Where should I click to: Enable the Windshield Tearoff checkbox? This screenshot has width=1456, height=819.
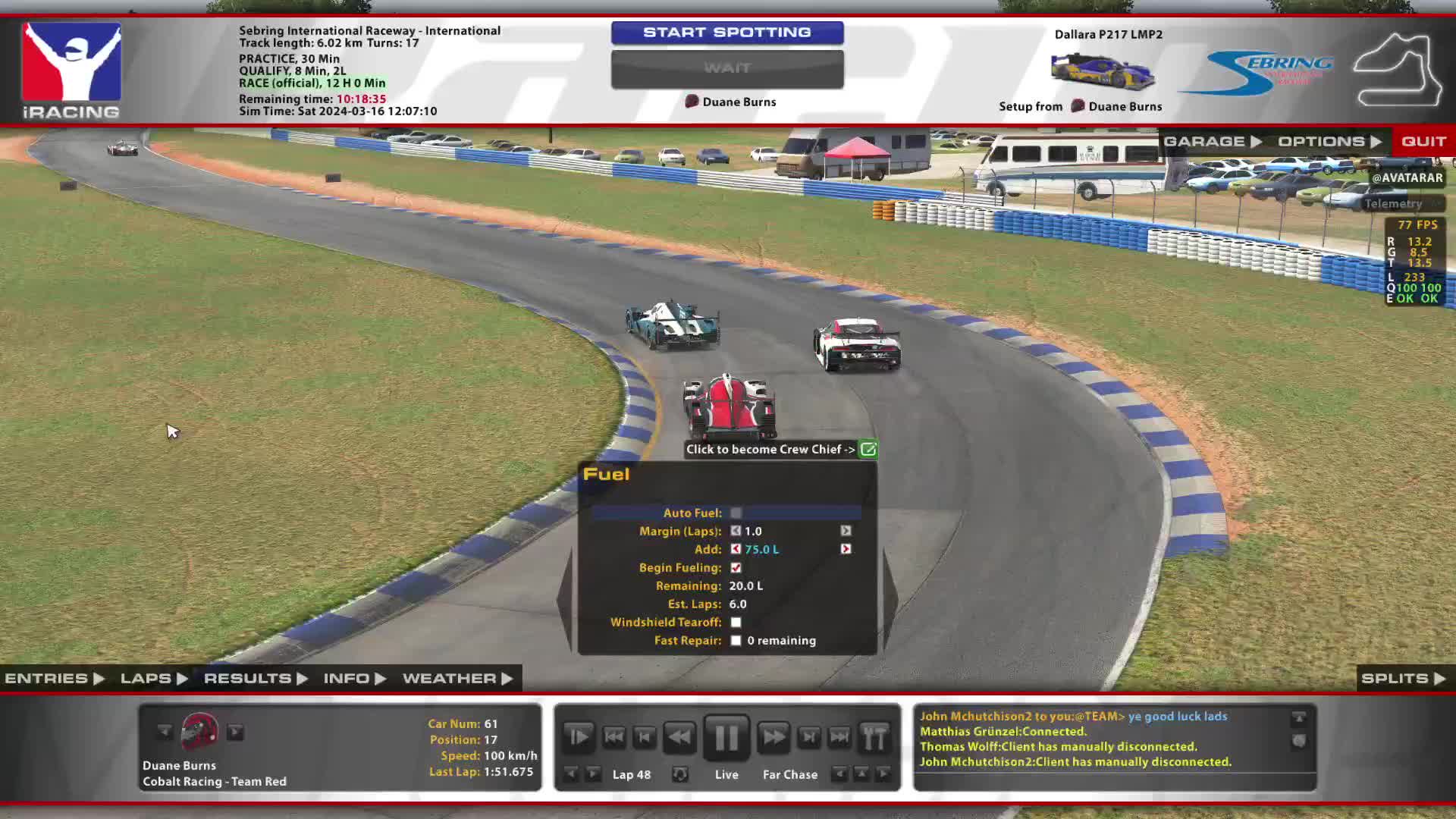point(736,623)
